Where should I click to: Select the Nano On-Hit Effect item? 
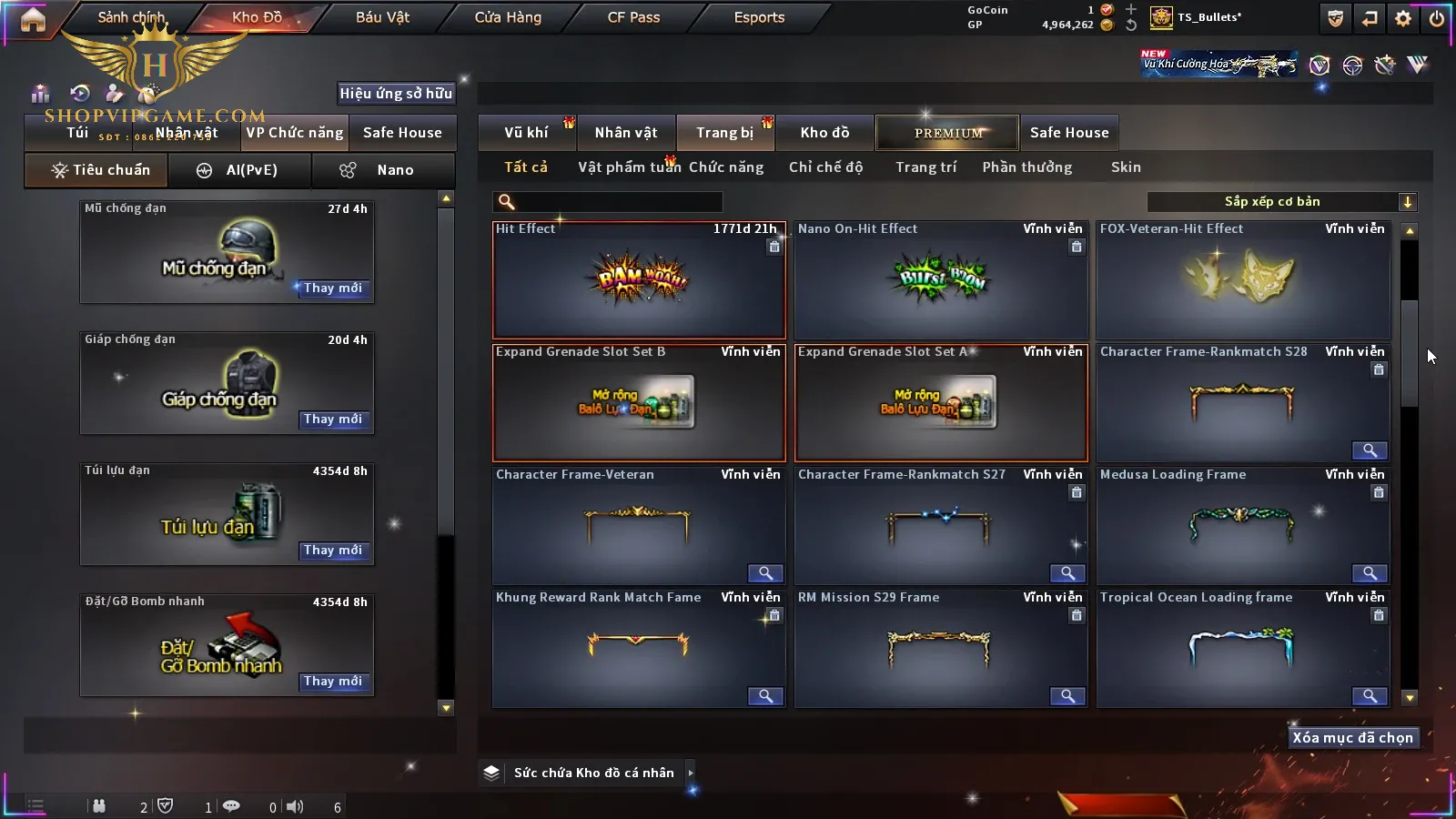tap(941, 280)
